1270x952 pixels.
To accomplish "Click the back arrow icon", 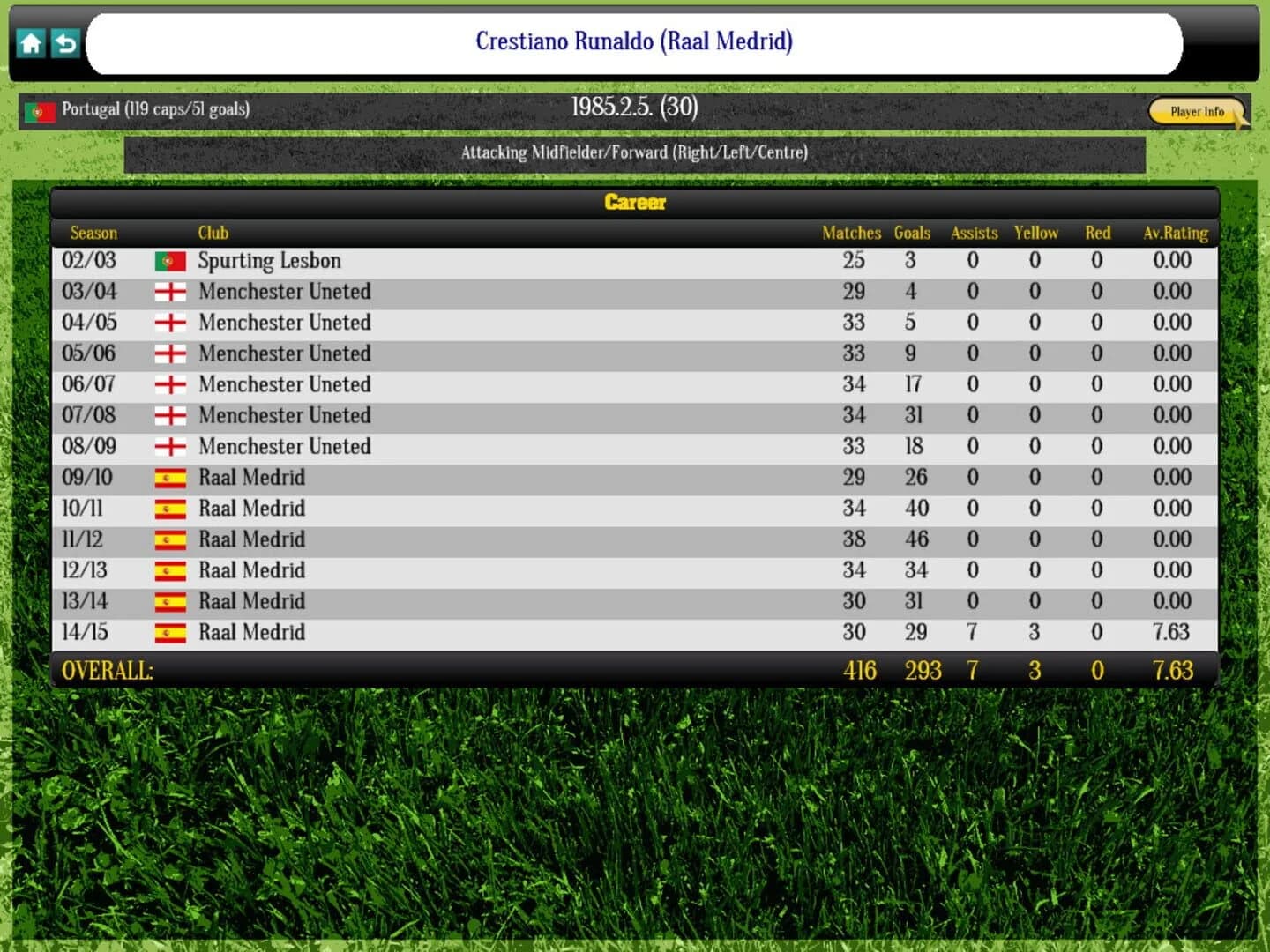I will (x=63, y=42).
